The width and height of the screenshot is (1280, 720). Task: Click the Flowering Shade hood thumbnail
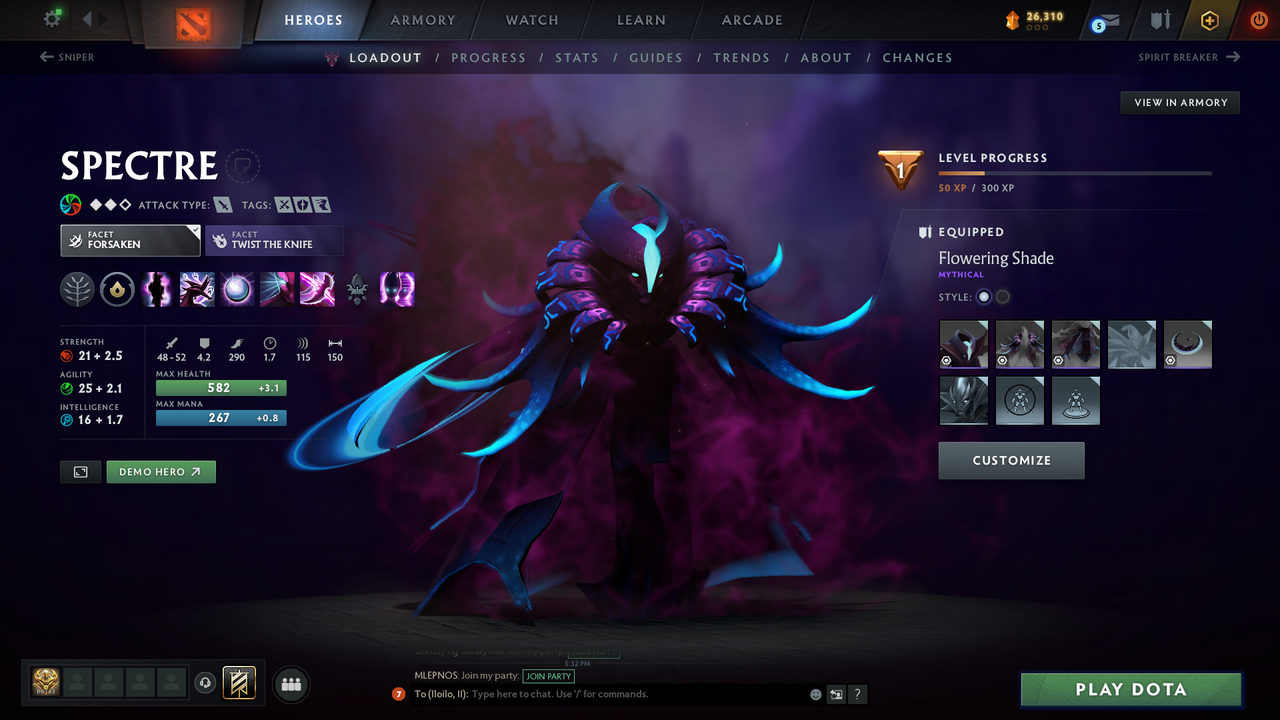coord(963,344)
